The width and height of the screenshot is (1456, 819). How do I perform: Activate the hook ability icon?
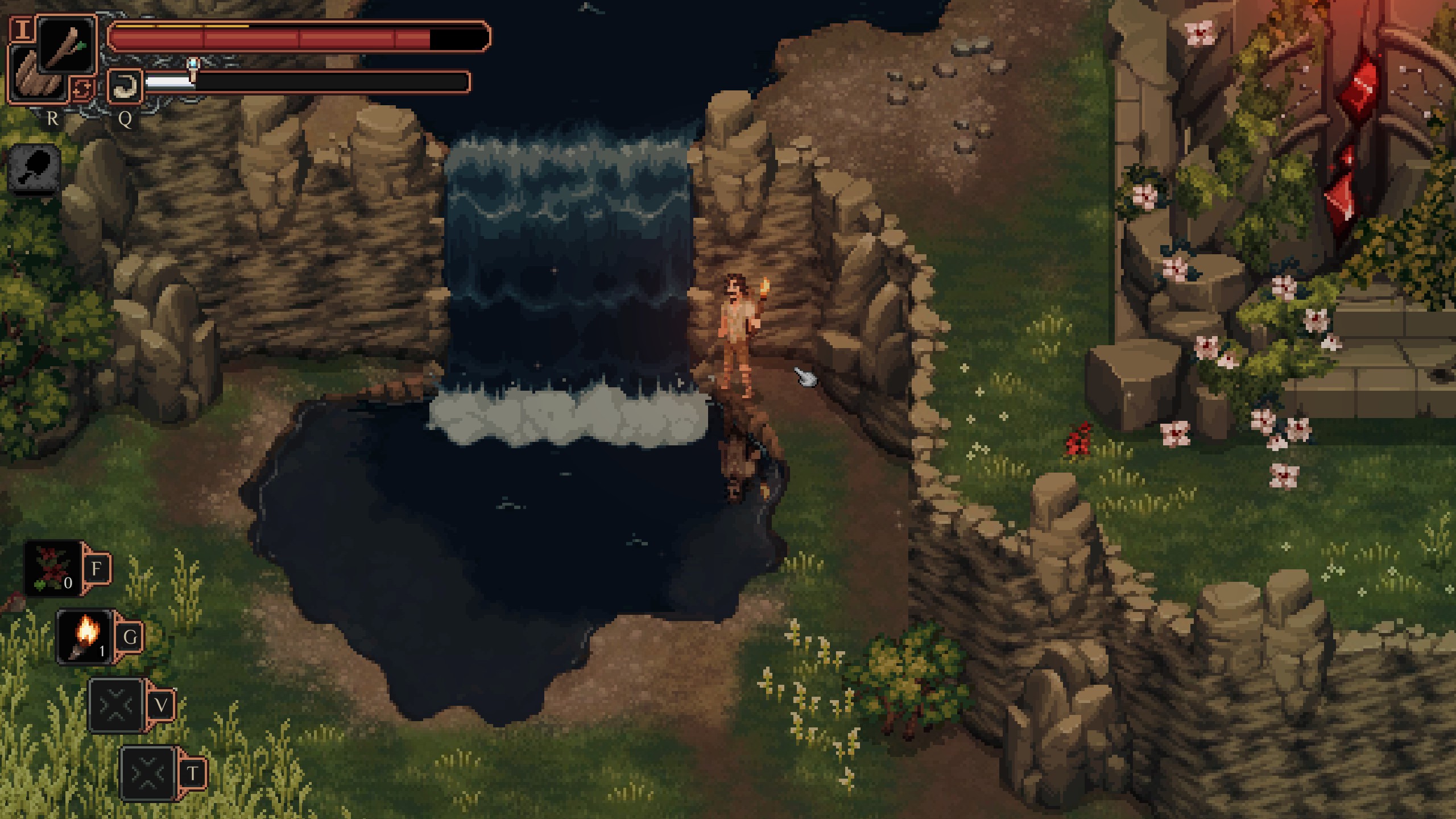point(125,86)
